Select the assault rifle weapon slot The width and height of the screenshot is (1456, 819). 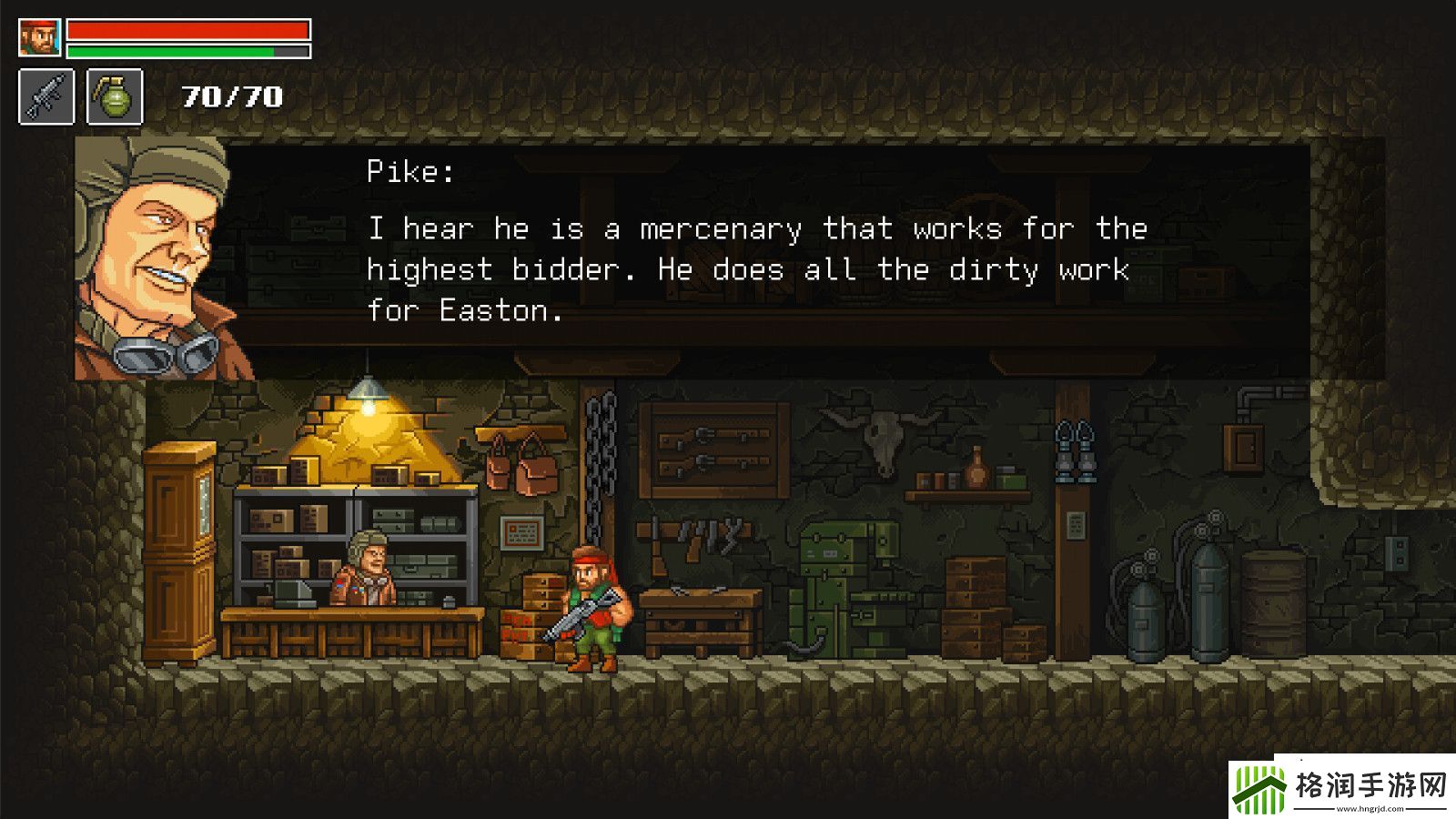pos(46,96)
